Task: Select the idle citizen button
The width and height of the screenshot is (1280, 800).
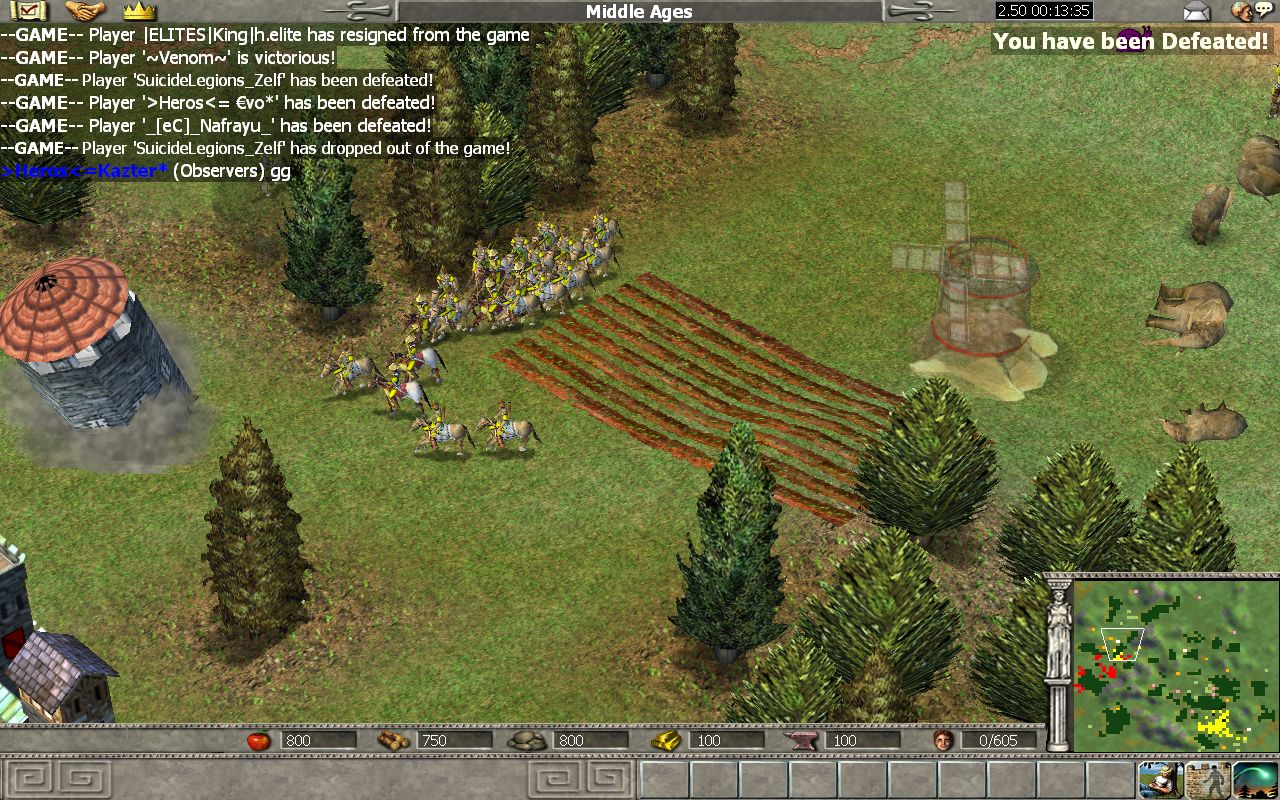Action: tap(1160, 779)
